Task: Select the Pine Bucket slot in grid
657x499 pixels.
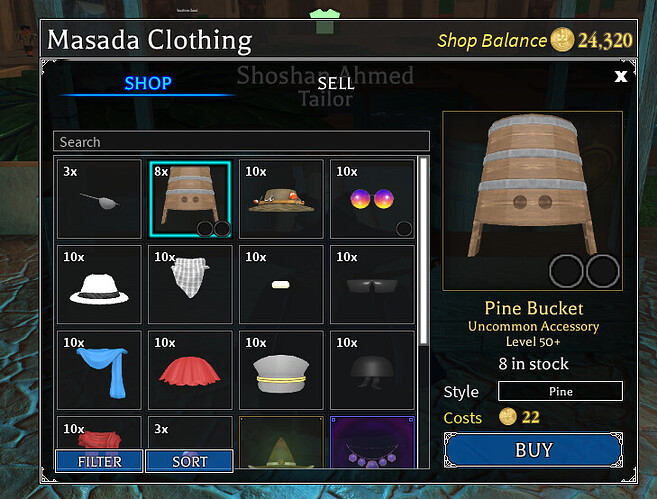Action: (190, 199)
